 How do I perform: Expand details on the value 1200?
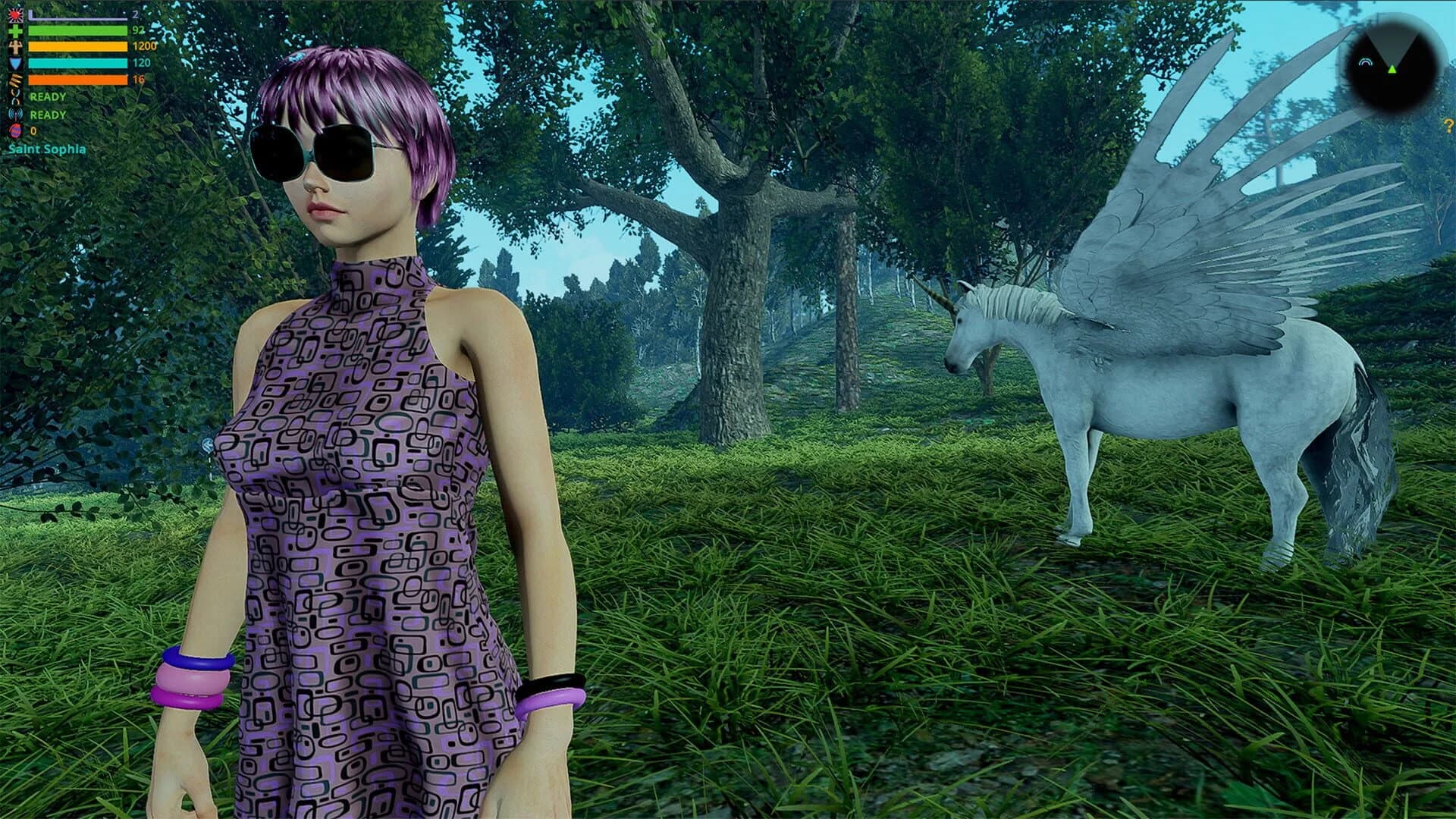click(x=146, y=46)
